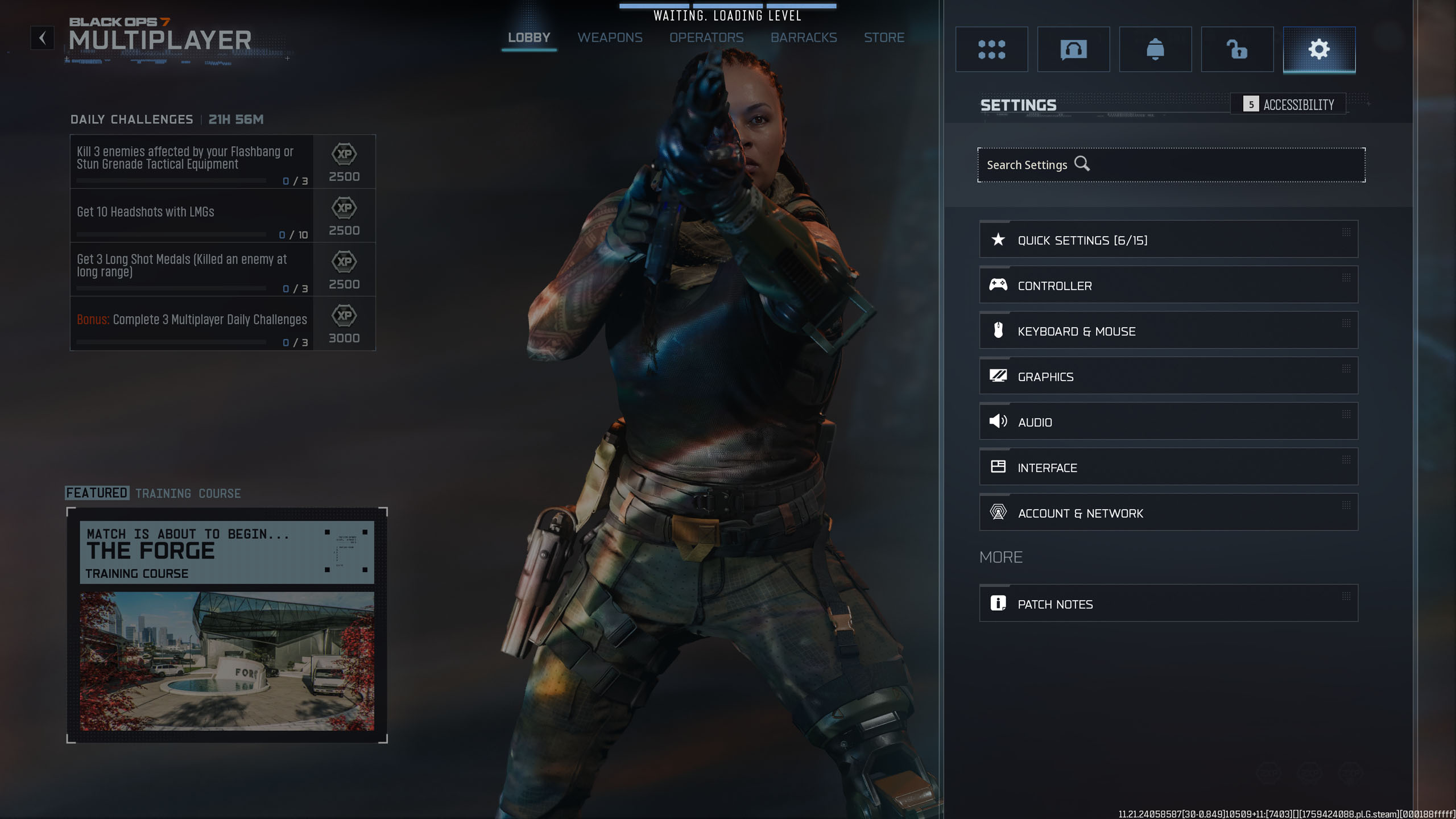
Task: Select Keyboard & Mouse settings
Action: 1168,330
